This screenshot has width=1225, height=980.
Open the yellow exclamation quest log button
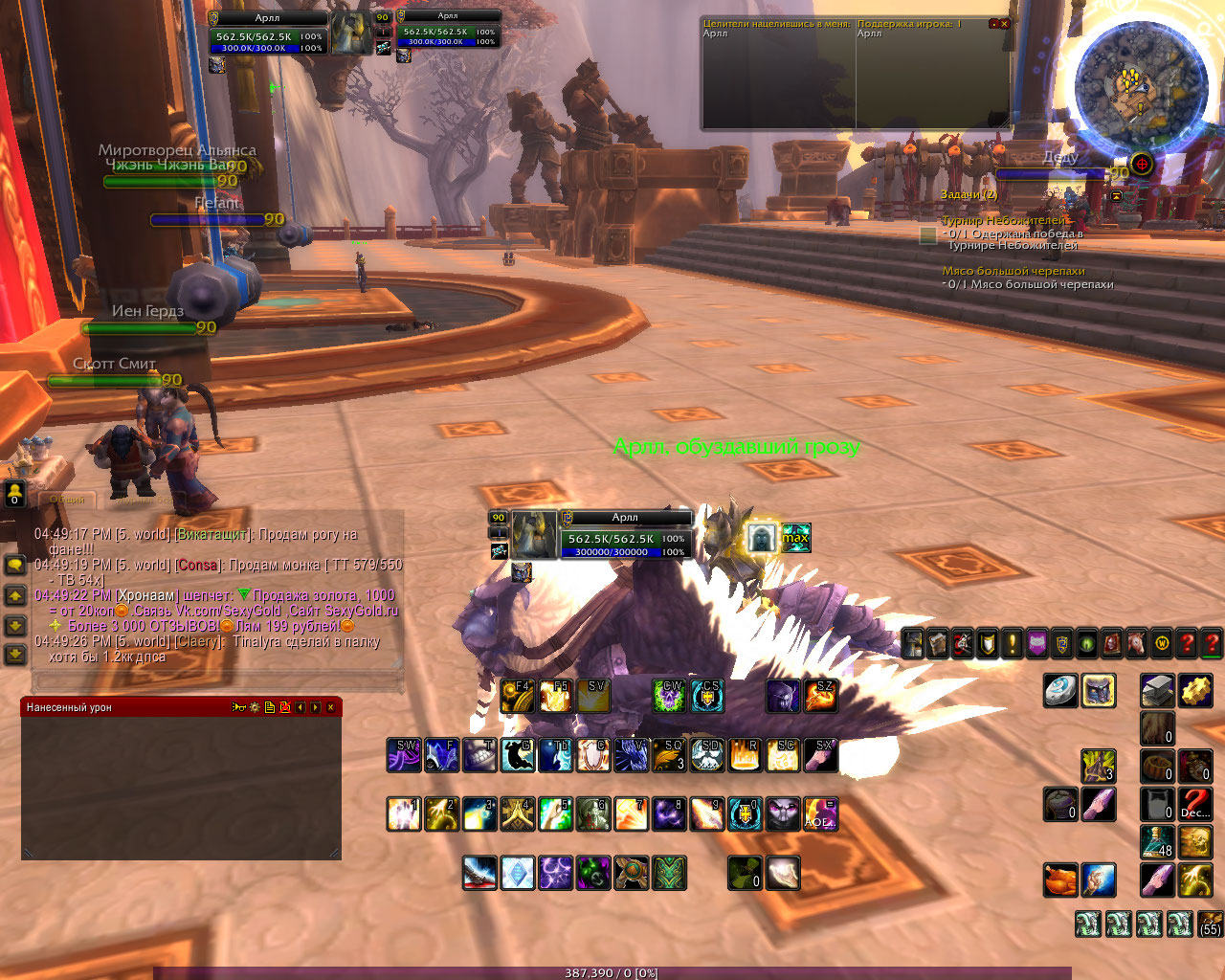point(1013,643)
